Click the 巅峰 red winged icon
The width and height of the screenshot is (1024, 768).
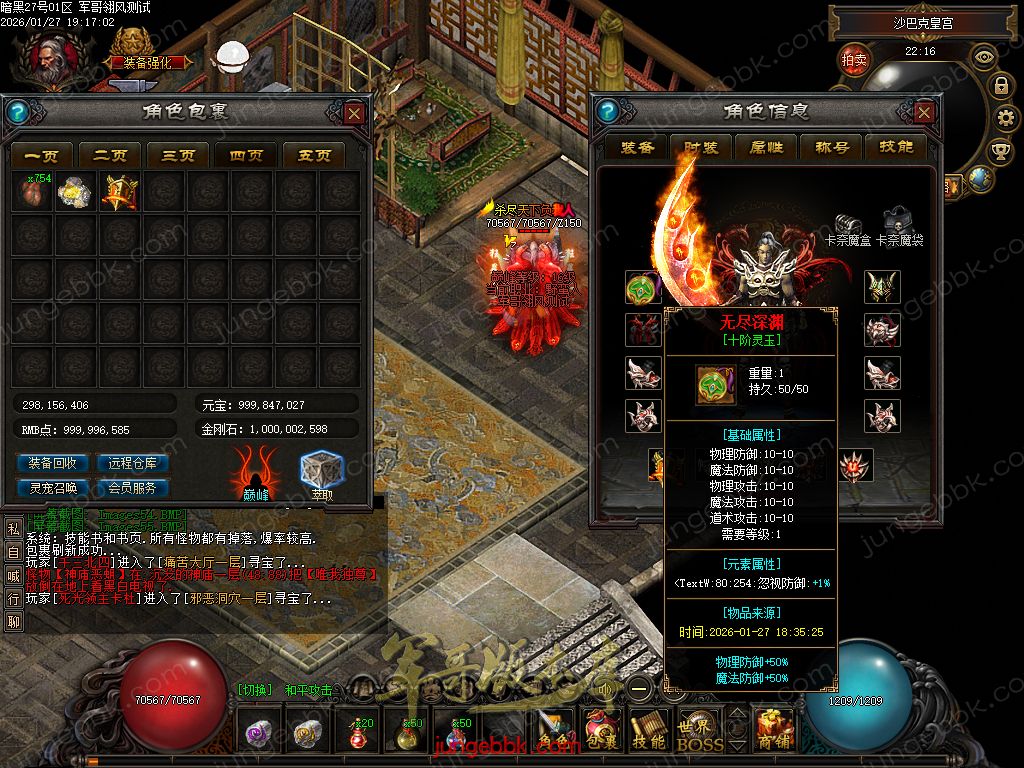[255, 472]
